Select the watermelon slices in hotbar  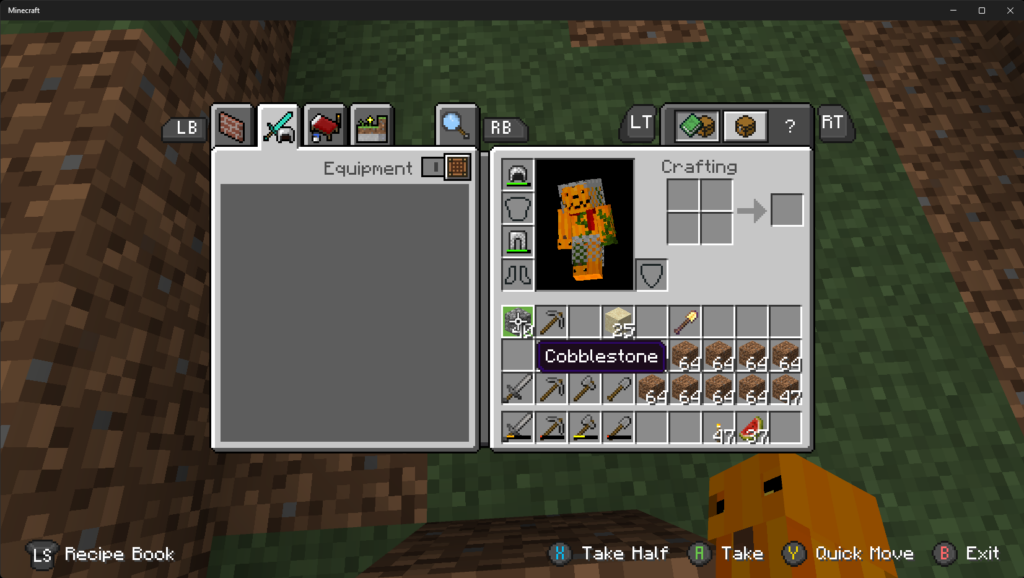point(753,428)
